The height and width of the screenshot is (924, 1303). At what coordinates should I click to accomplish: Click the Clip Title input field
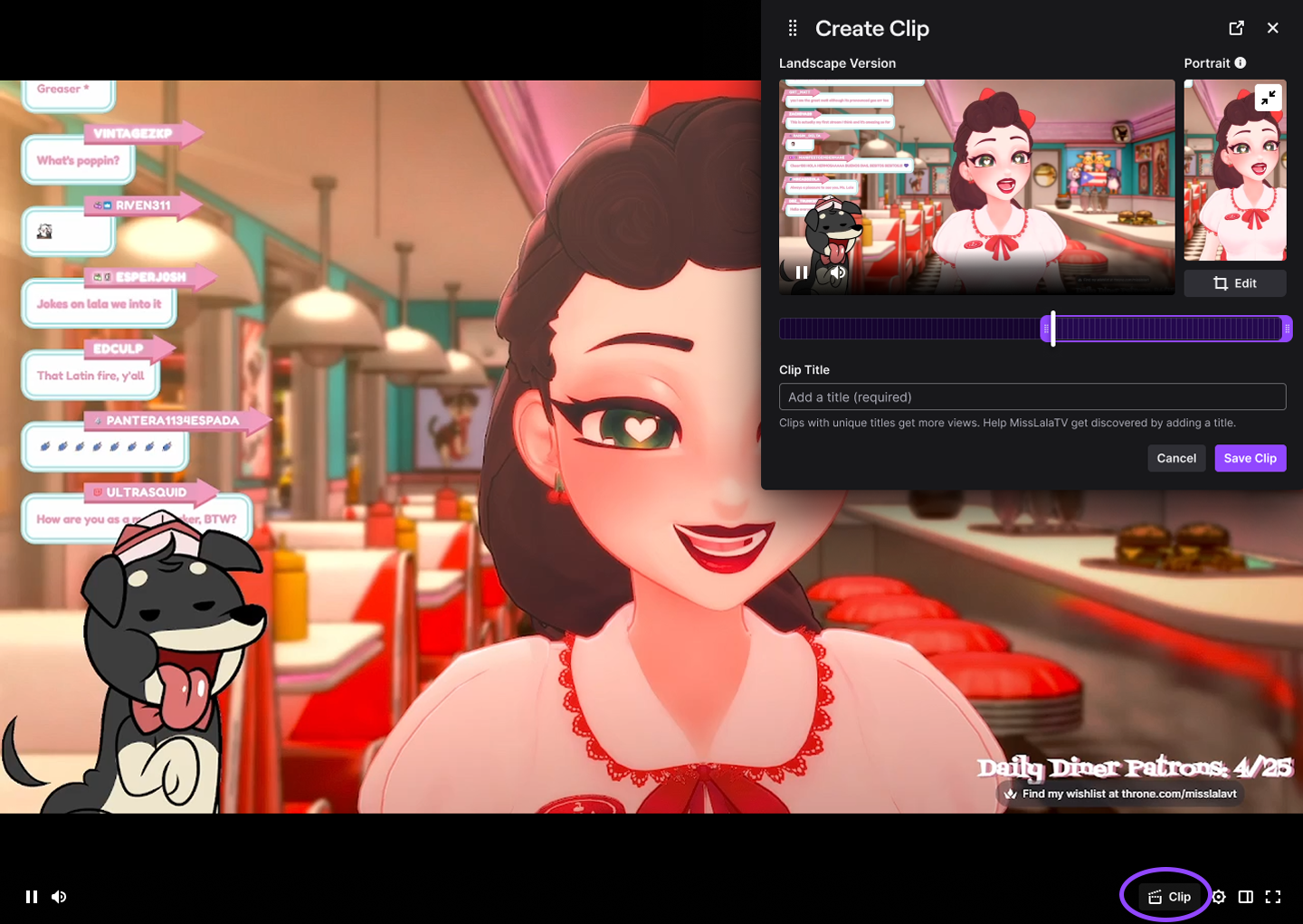tap(1032, 397)
